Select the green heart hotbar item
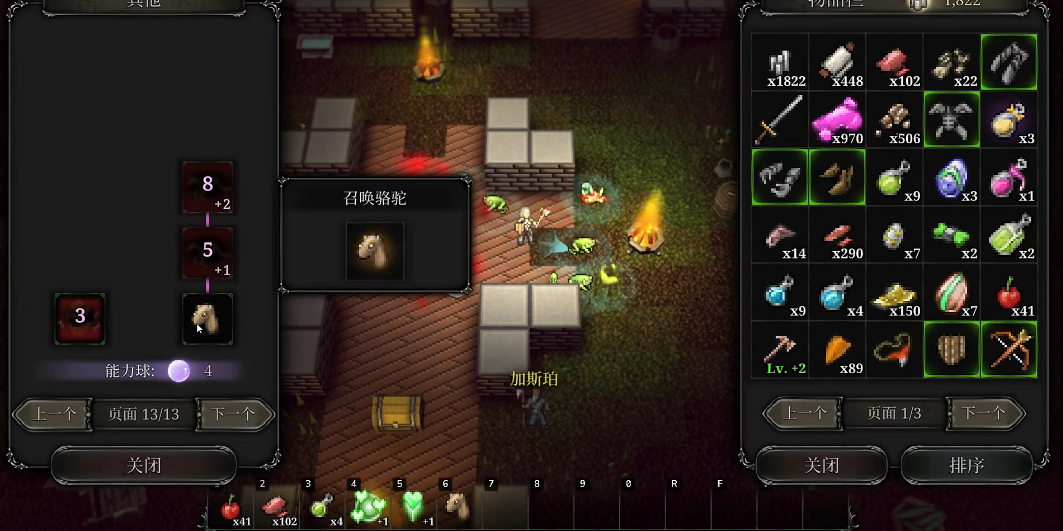Viewport: 1063px width, 531px height. (x=412, y=507)
